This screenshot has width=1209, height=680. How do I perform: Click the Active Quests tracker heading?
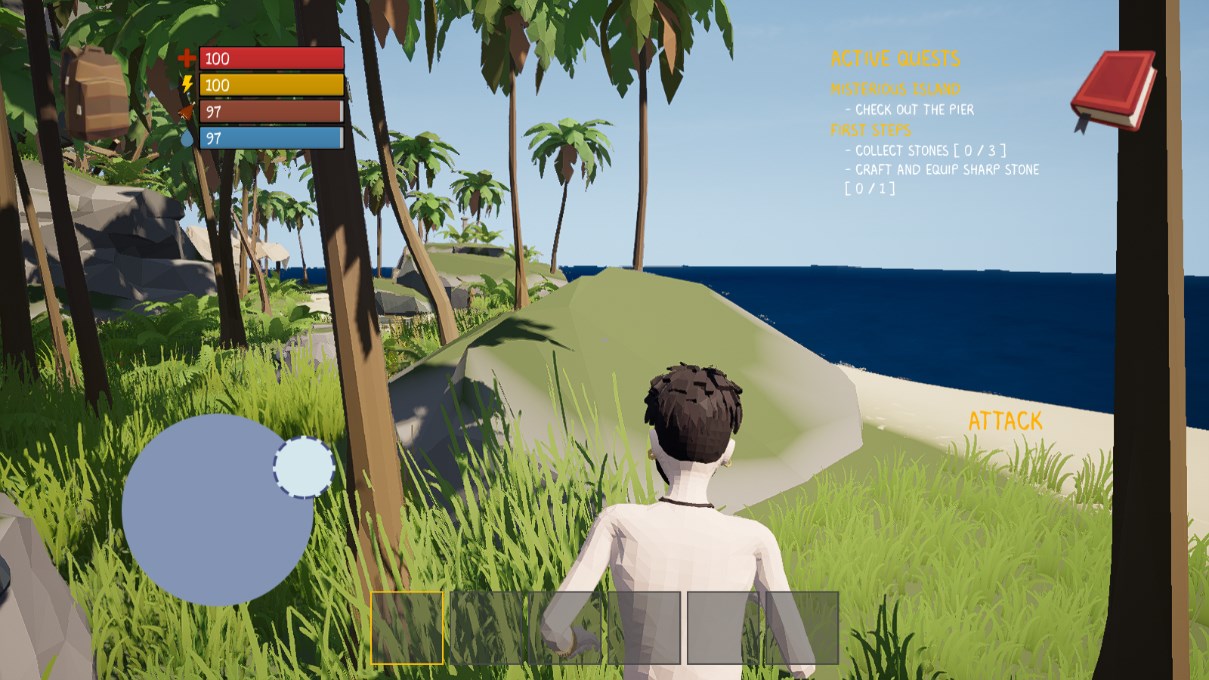(895, 59)
